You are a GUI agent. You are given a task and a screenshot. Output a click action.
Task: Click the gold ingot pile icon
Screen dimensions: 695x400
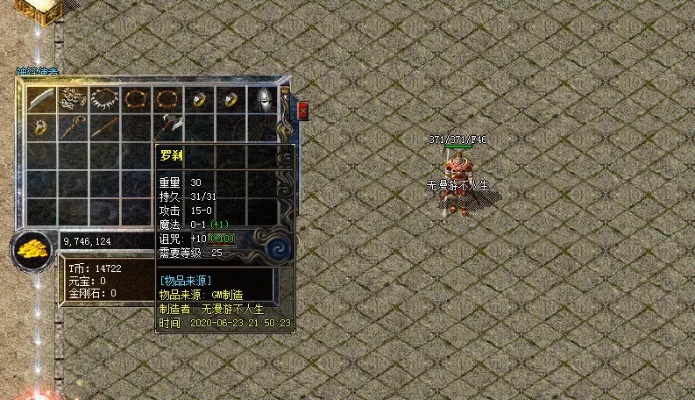coord(33,249)
